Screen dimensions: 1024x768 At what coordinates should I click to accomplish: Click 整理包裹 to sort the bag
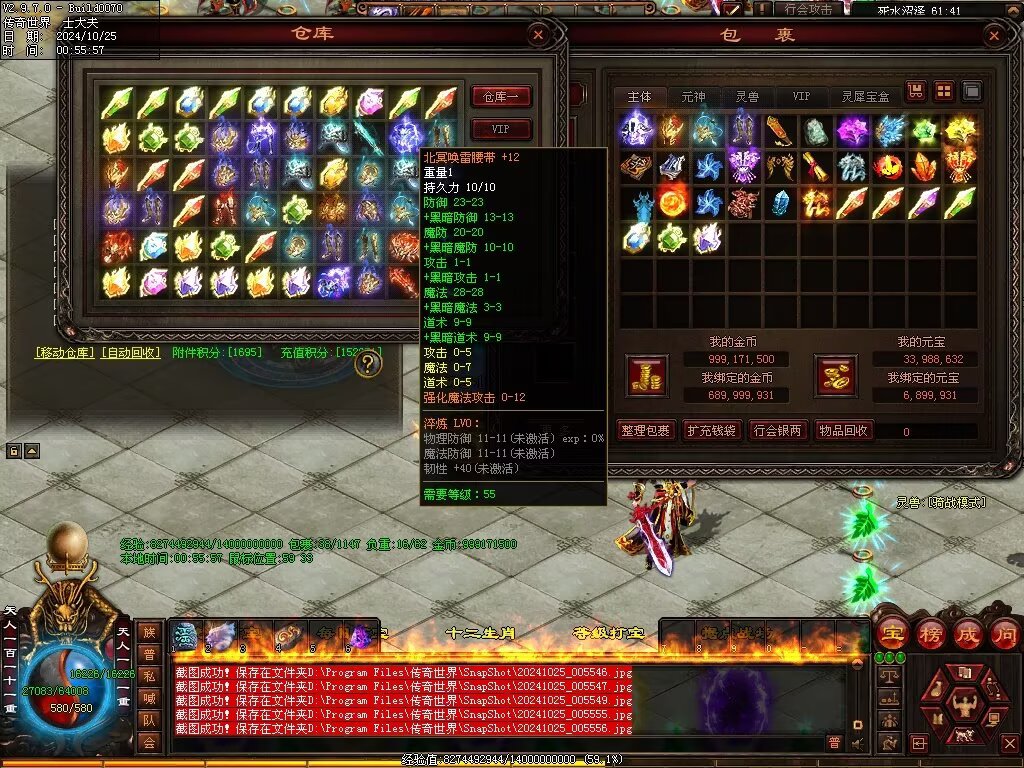pos(645,431)
